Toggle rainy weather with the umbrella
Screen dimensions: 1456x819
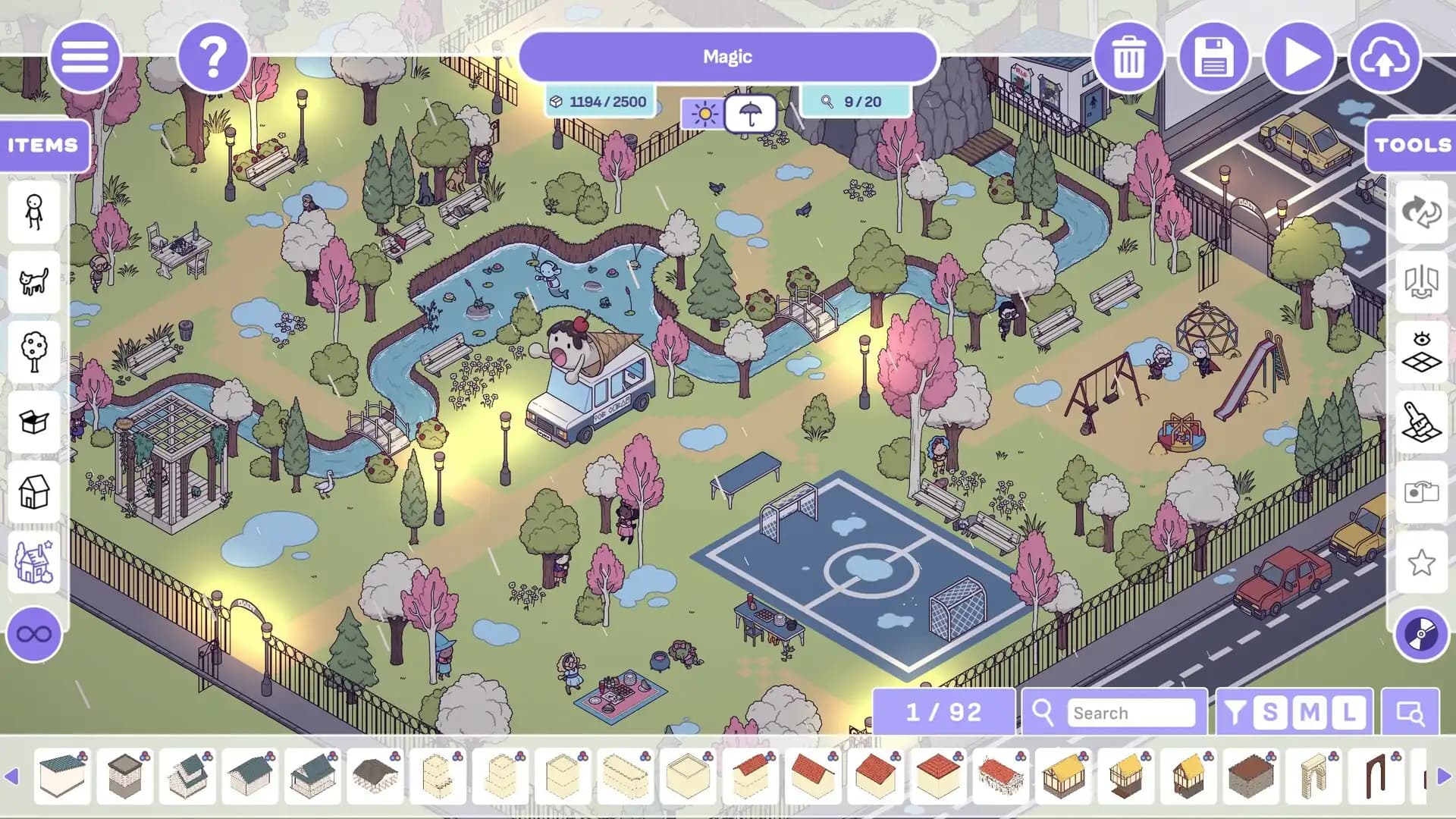pos(750,113)
